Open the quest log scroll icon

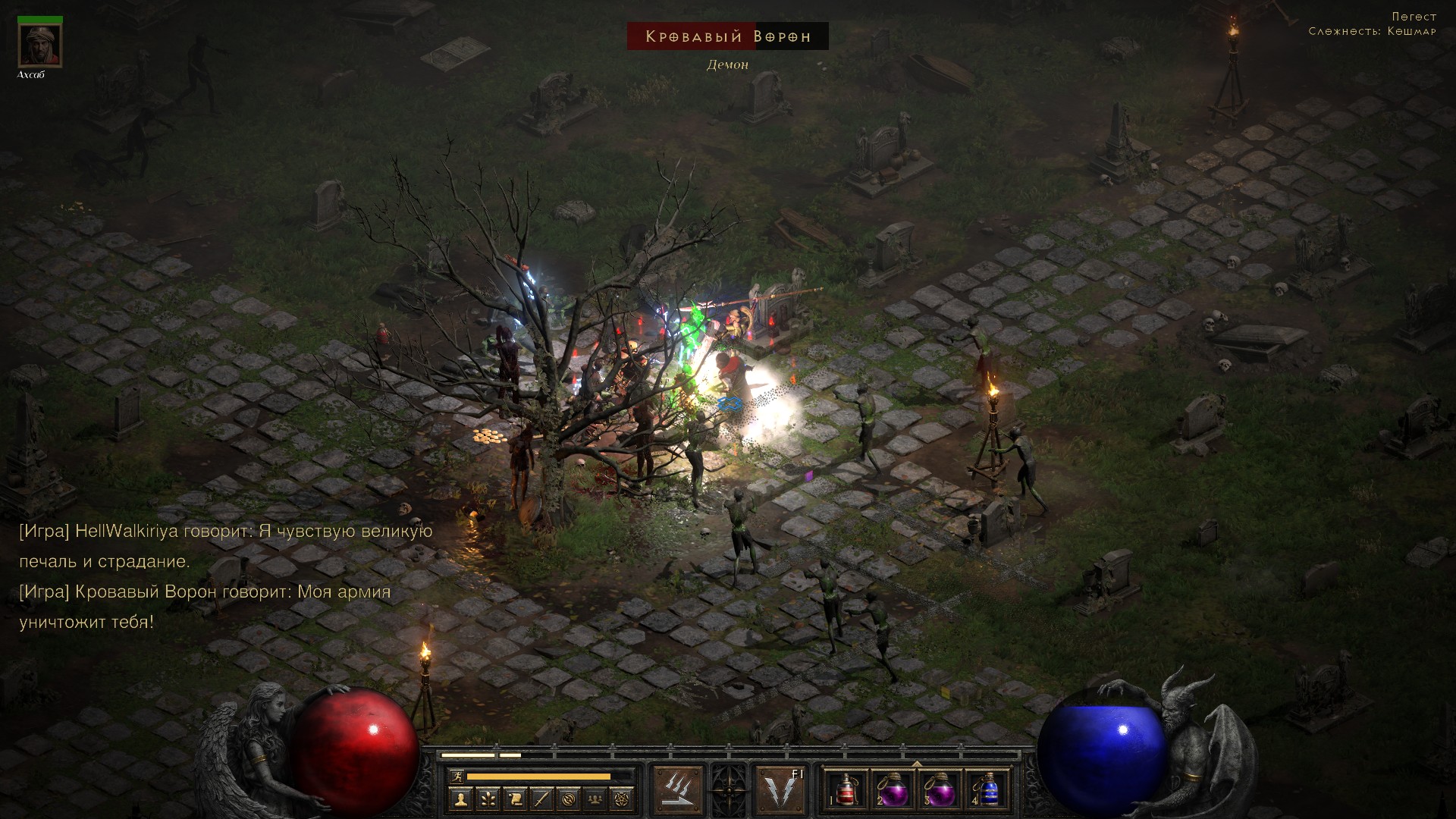tap(514, 799)
